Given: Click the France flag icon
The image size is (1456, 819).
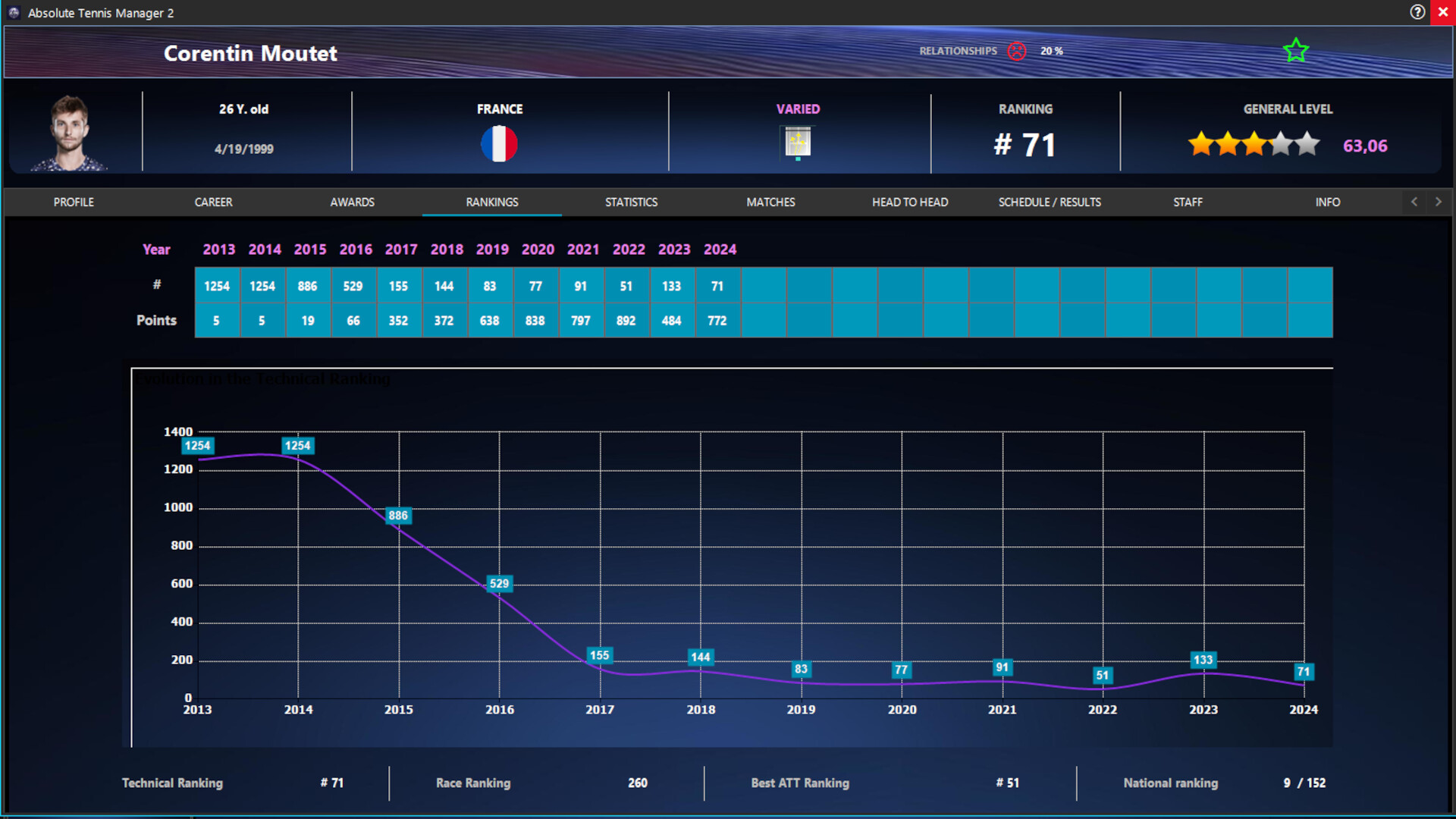Looking at the screenshot, I should tap(500, 143).
